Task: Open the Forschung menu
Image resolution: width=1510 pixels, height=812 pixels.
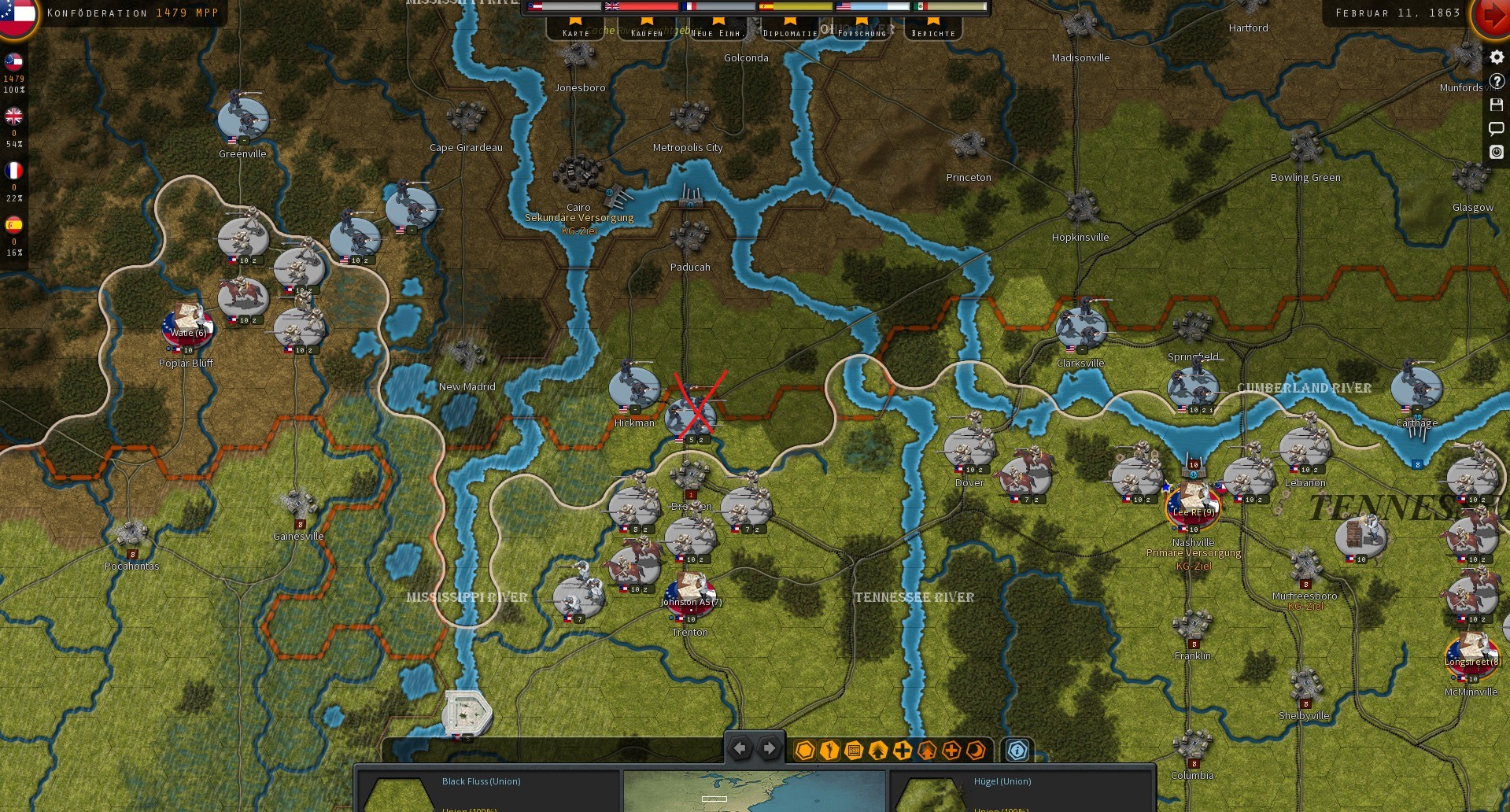Action: [x=862, y=32]
